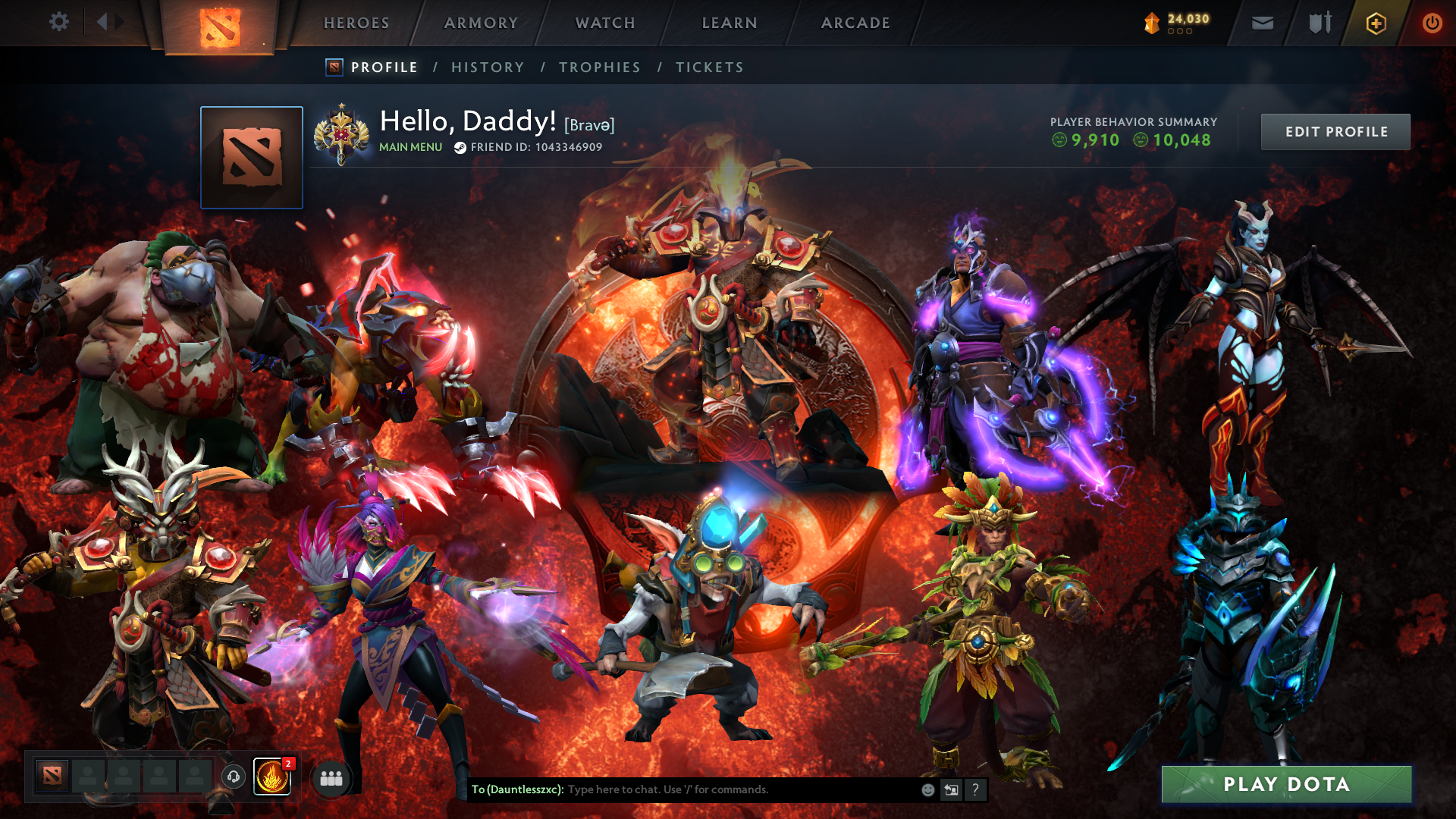The image size is (1456, 819).
Task: Toggle the friends list panel
Action: tap(331, 777)
